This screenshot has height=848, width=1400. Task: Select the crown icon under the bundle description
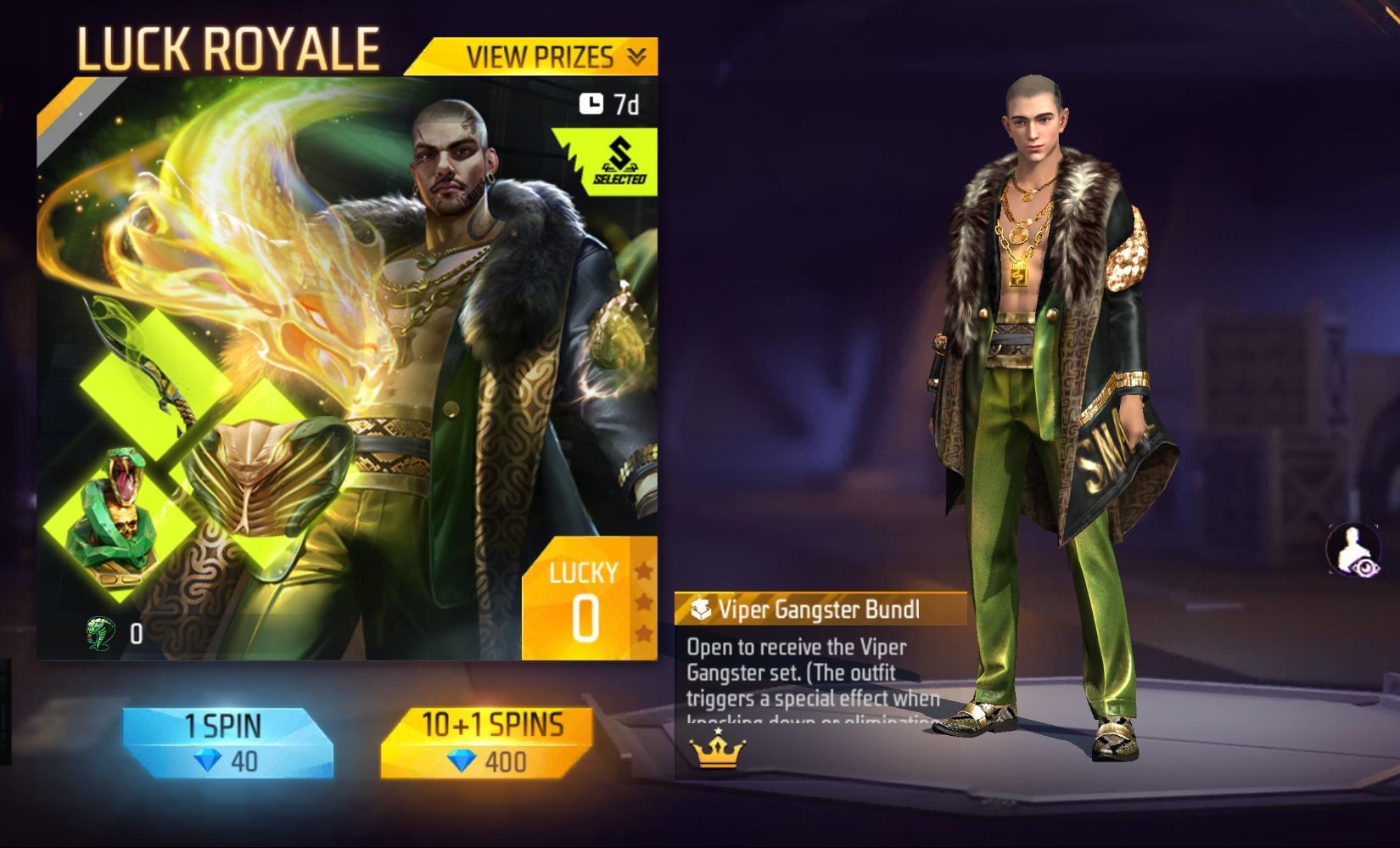click(x=717, y=749)
